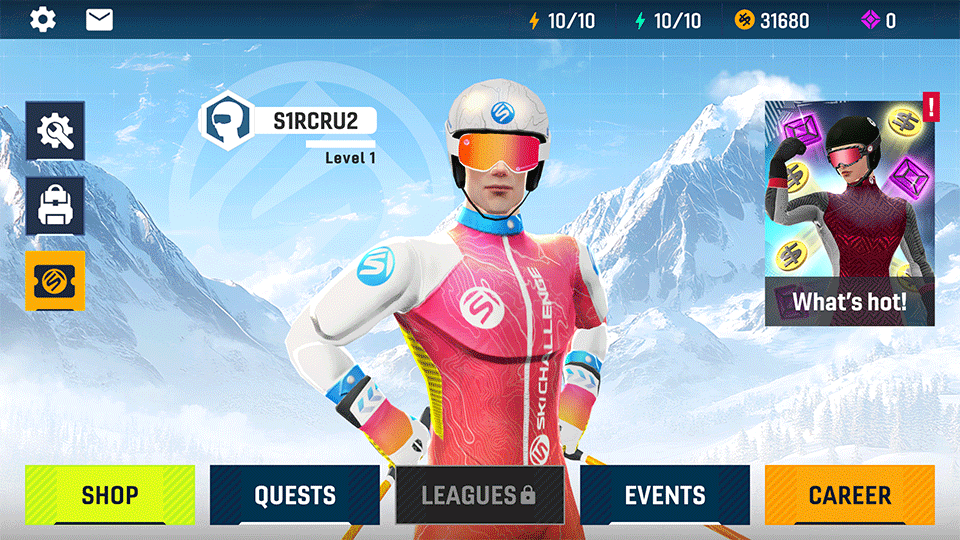Show the QUESTS screen

(295, 495)
